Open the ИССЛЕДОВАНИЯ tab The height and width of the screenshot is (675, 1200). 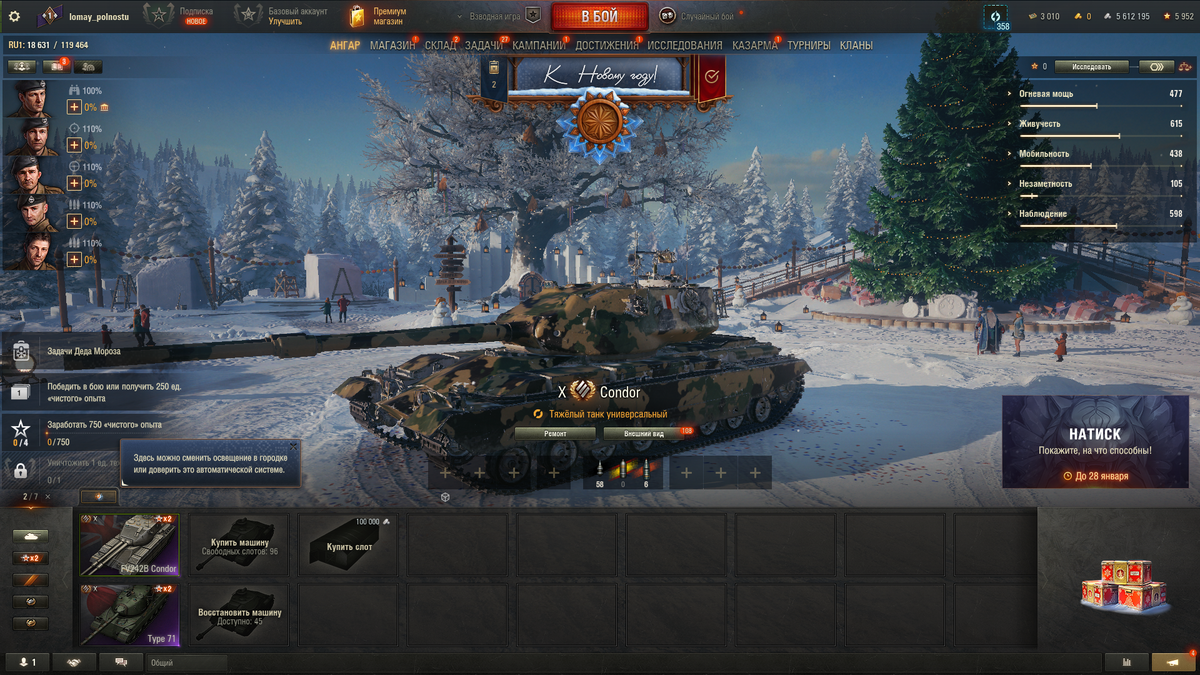685,45
